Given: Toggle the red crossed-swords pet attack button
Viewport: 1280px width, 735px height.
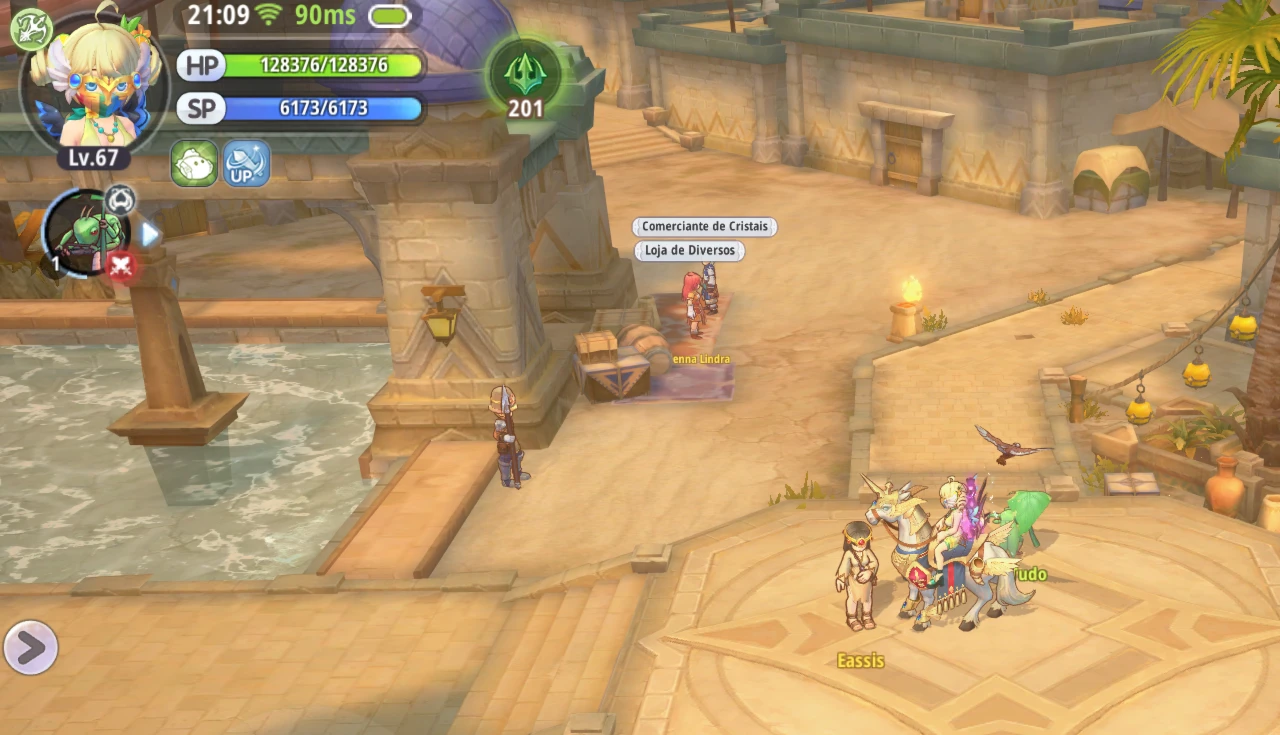Looking at the screenshot, I should 121,266.
